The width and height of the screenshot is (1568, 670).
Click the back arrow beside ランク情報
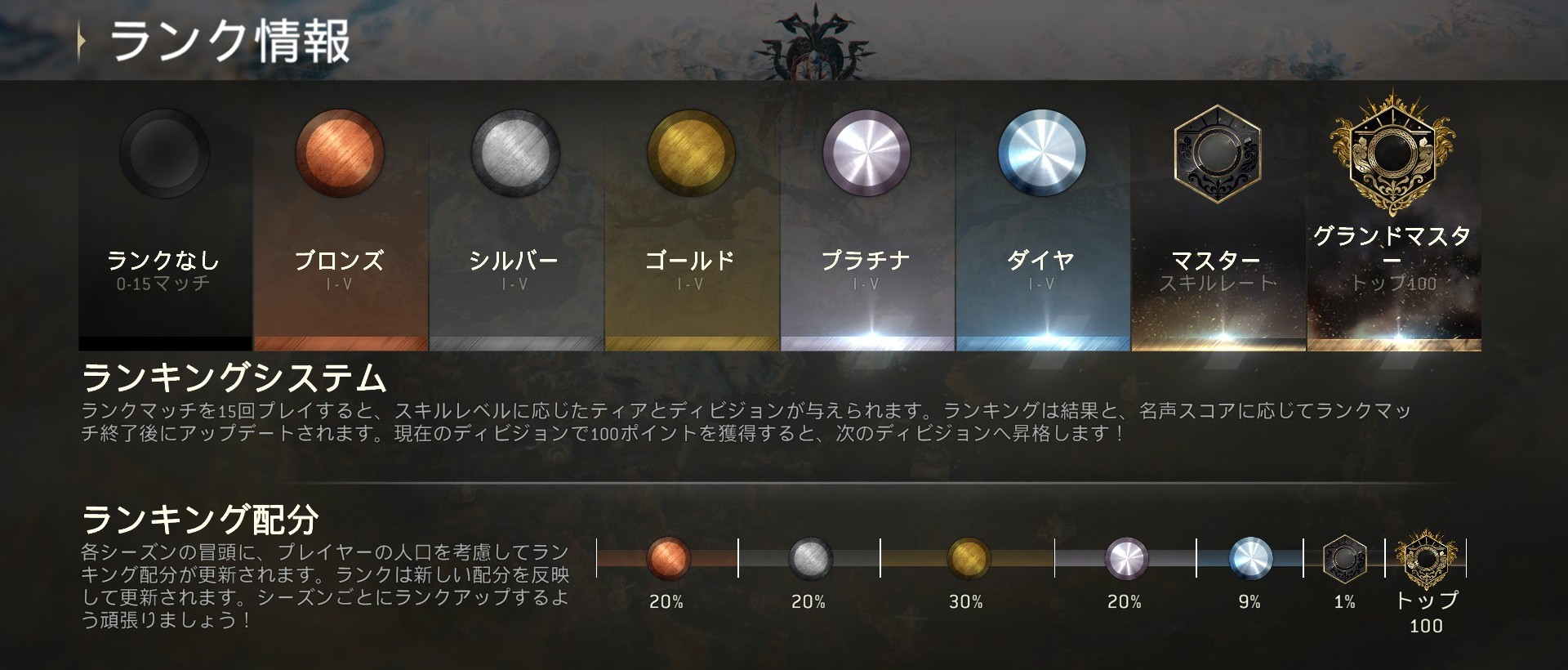click(81, 39)
